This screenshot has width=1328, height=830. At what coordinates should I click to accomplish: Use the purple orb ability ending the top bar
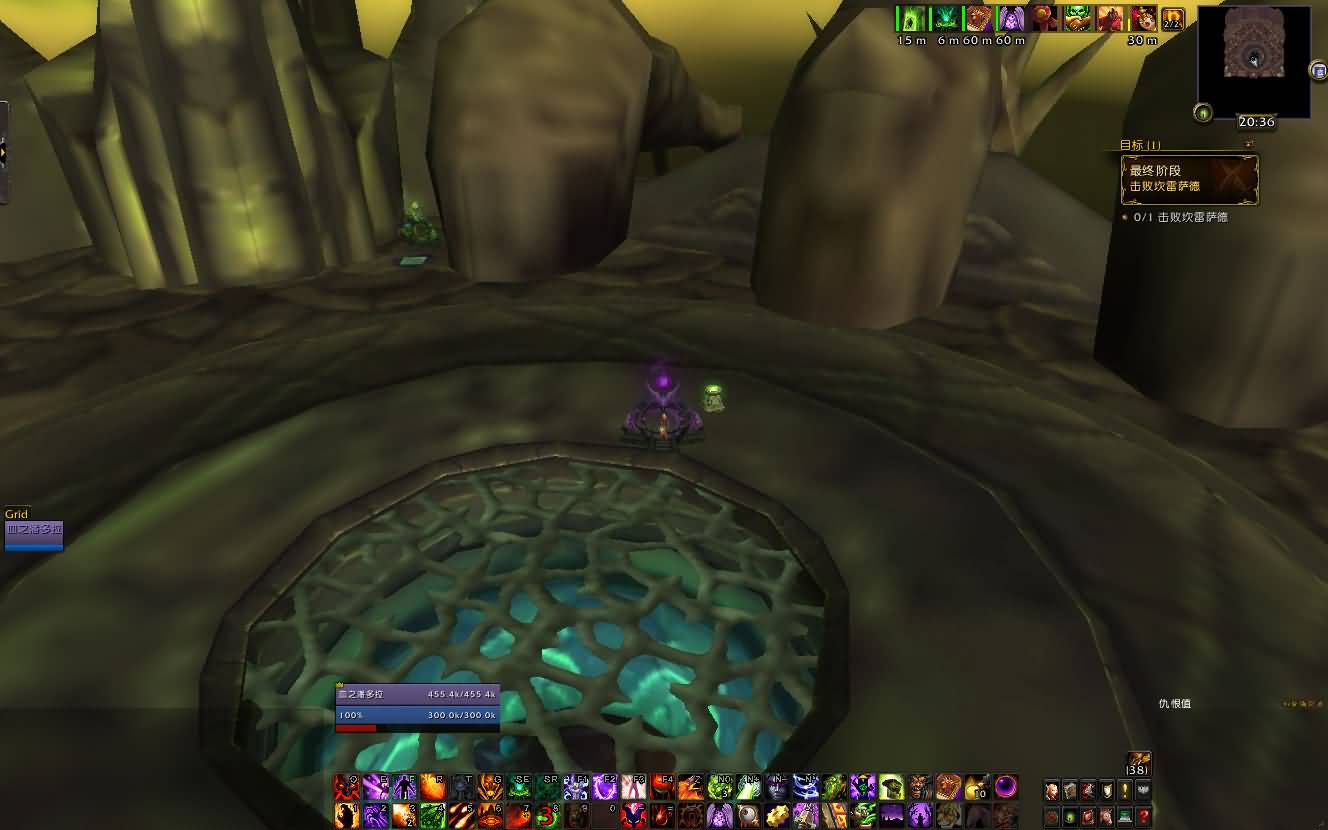tap(1005, 788)
